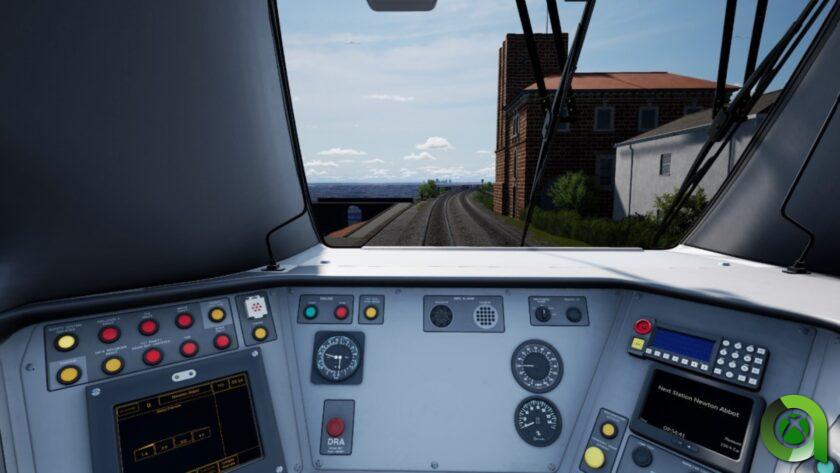Tap the small yellow key on the radio unit
The height and width of the screenshot is (473, 840).
click(x=637, y=344)
